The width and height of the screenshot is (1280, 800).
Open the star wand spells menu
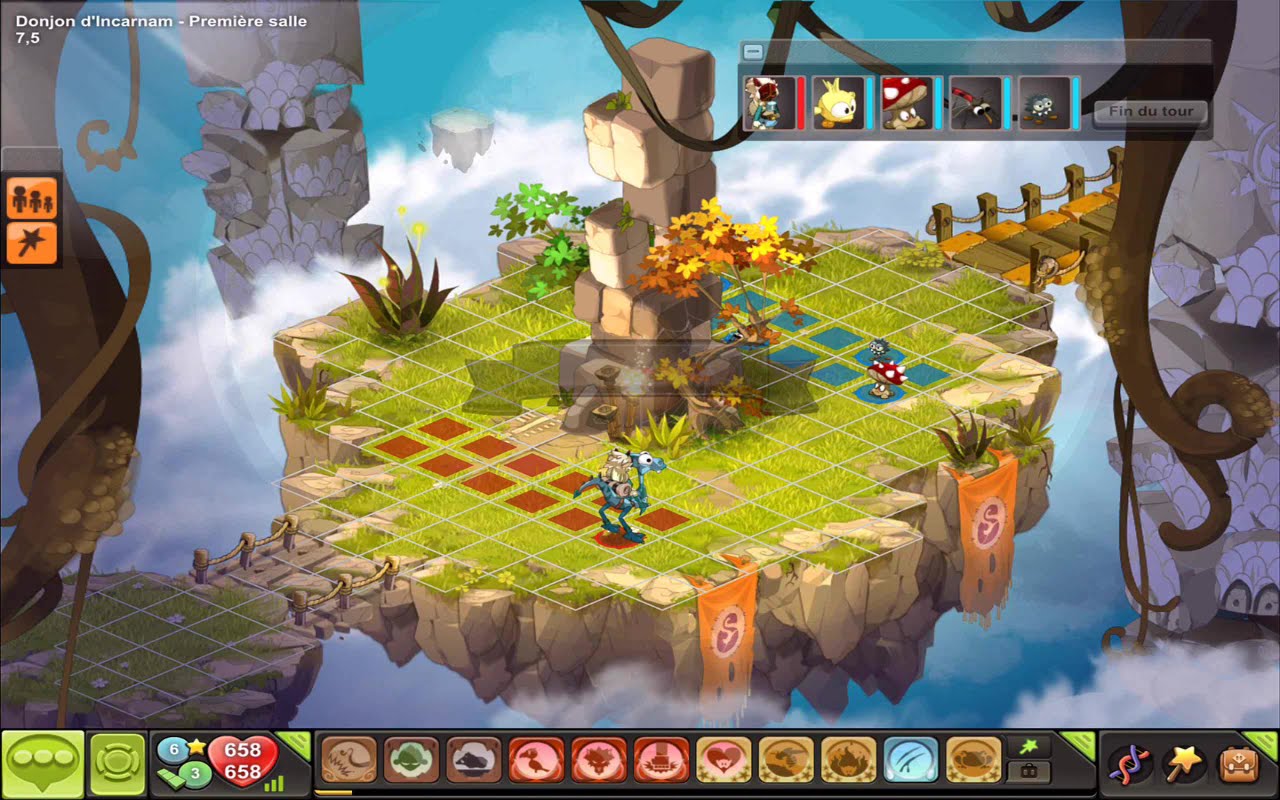click(1183, 764)
